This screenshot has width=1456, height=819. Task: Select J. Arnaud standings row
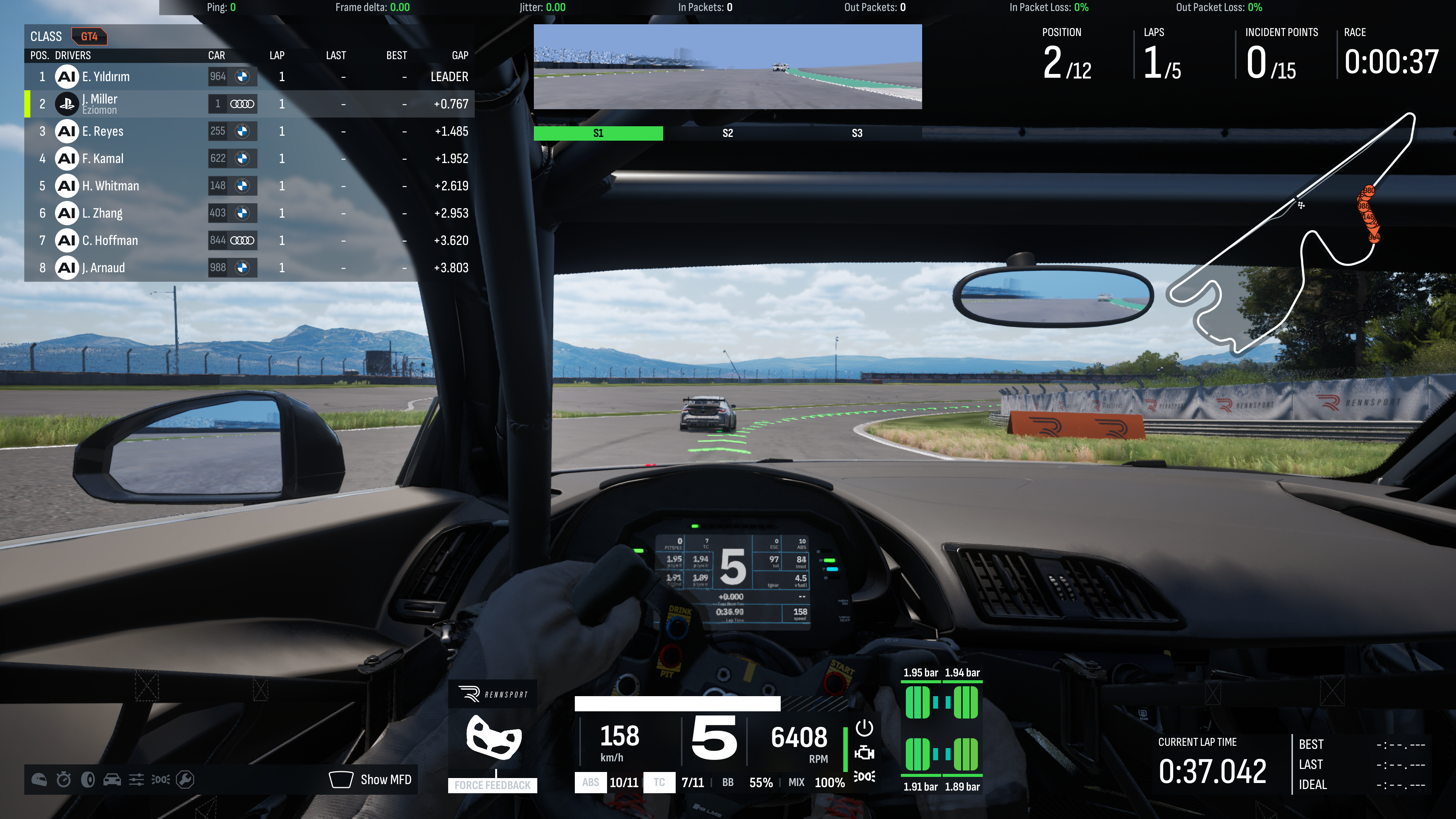(x=249, y=267)
